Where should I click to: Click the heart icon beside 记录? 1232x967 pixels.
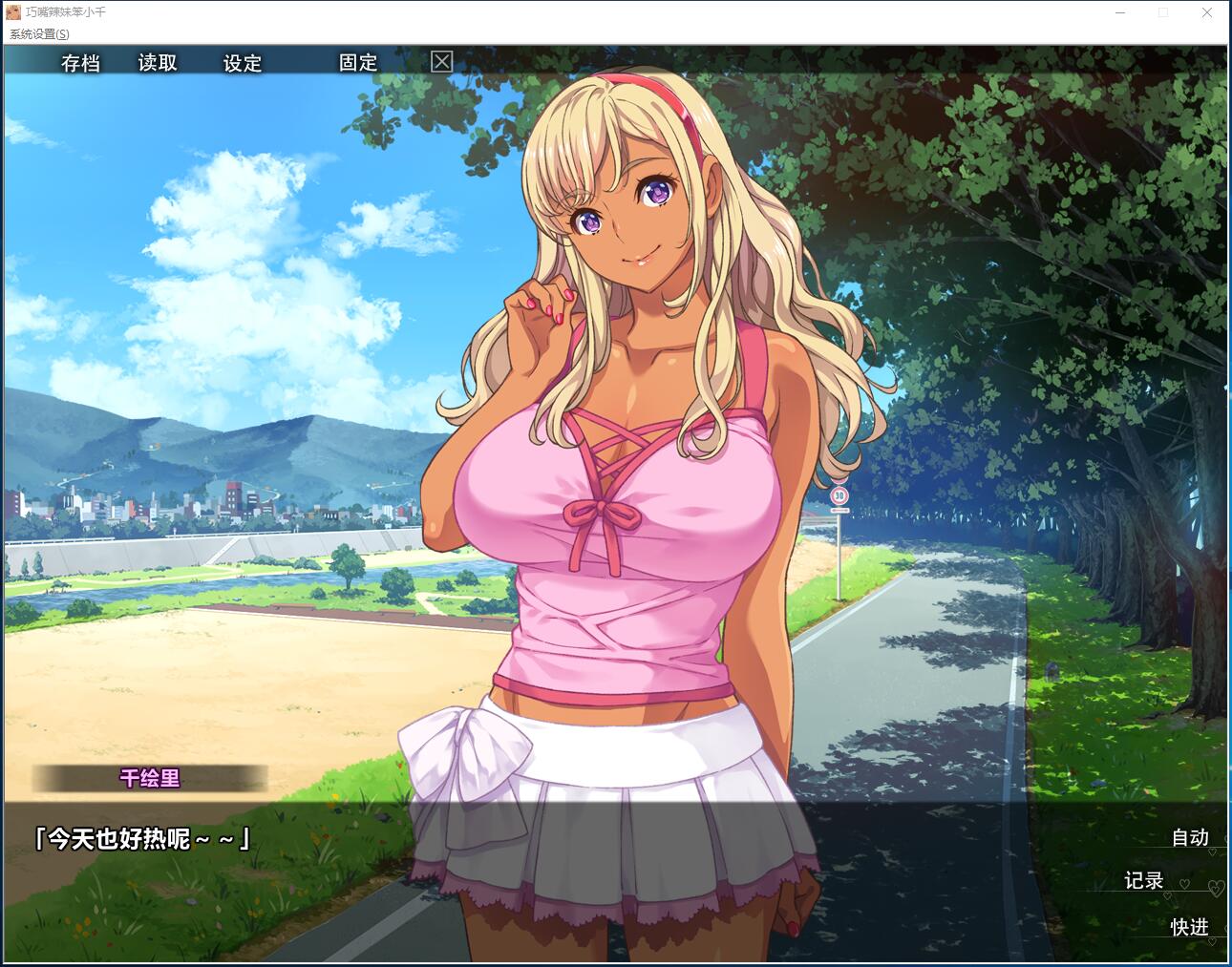click(x=1184, y=884)
